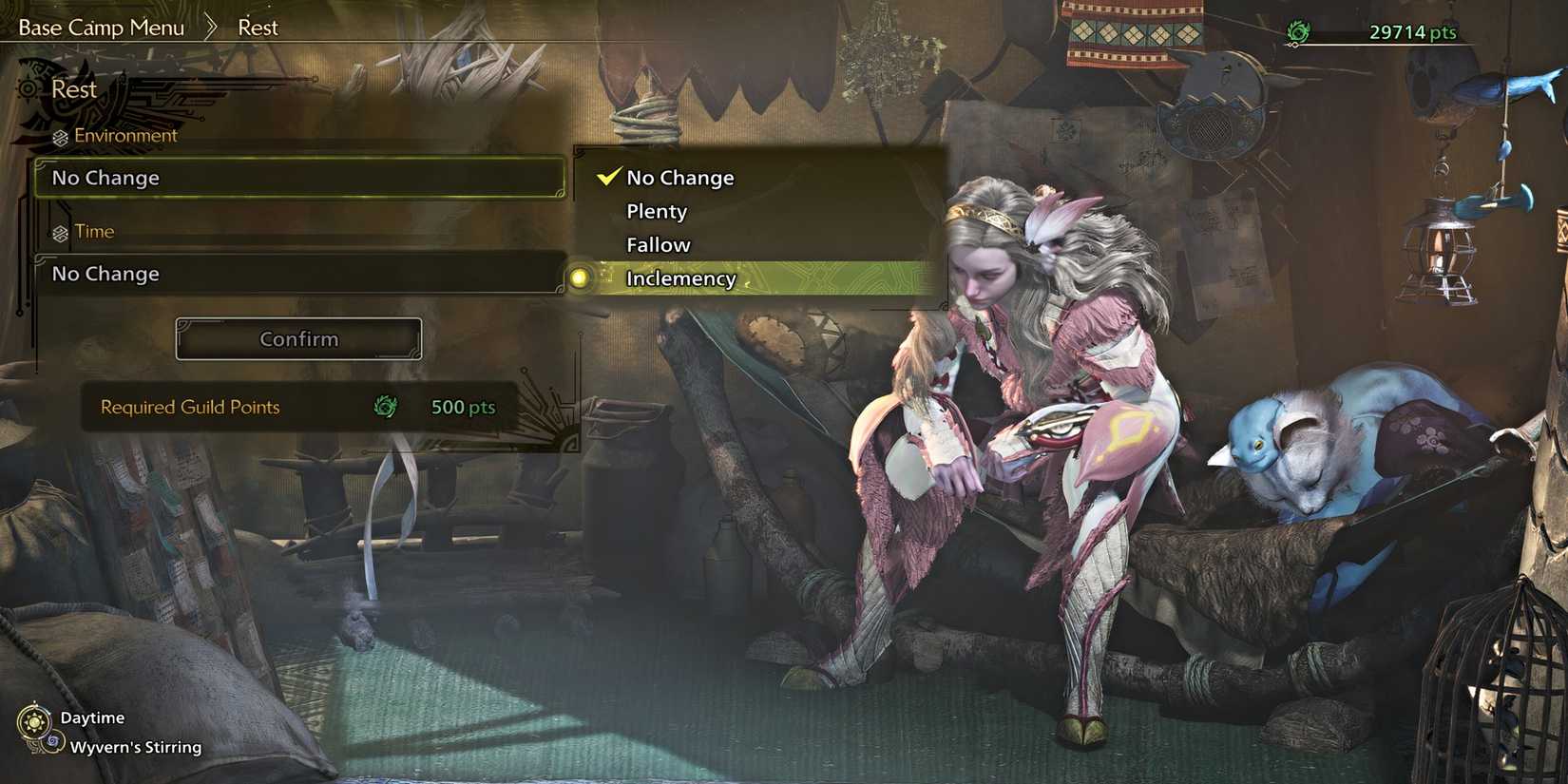Click the glowing indicator beside Inclemency
The image size is (1568, 784).
(579, 279)
